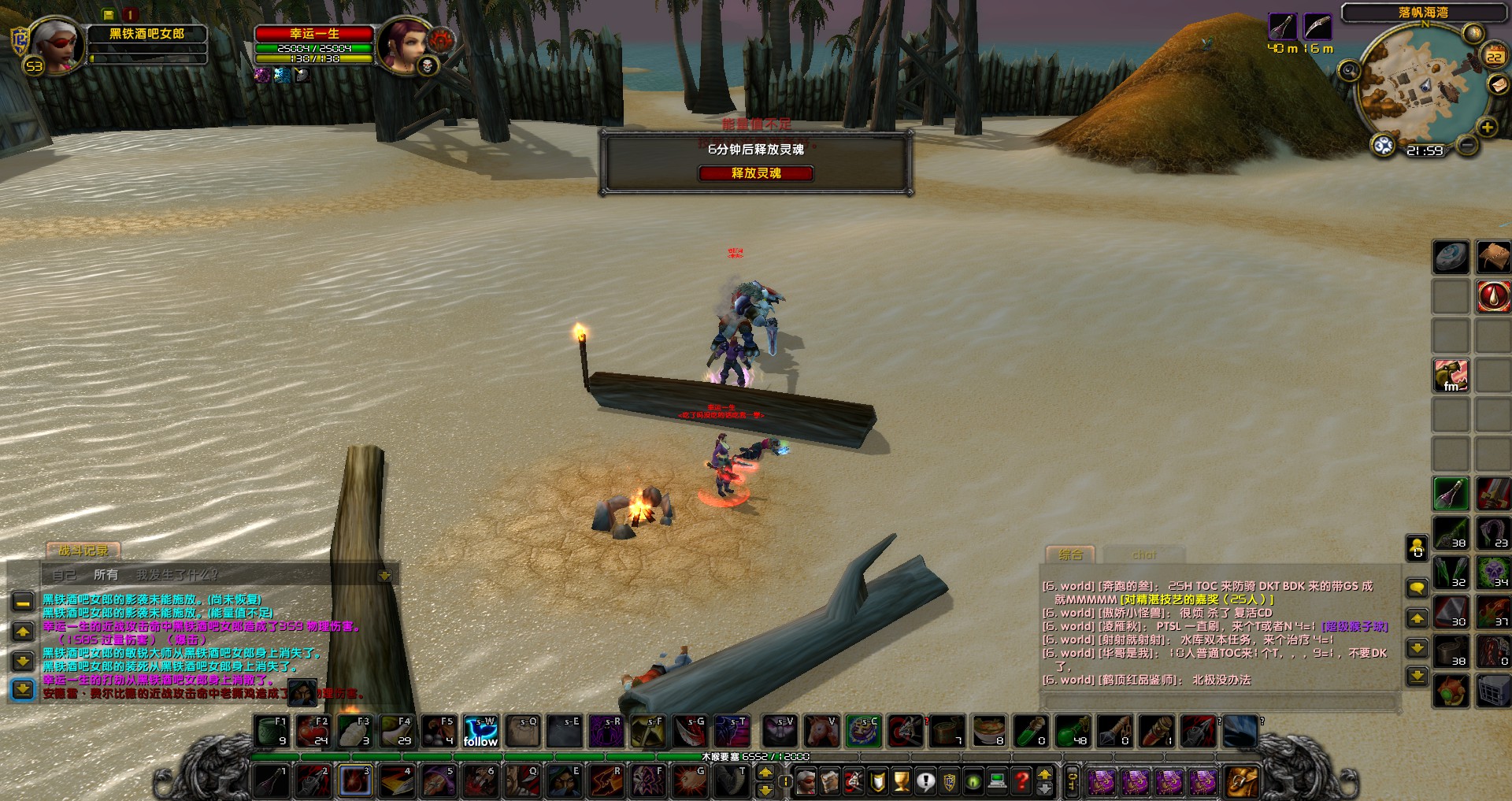The width and height of the screenshot is (1512, 801).
Task: Use the green potion with 48 charges
Action: pyautogui.click(x=1073, y=732)
